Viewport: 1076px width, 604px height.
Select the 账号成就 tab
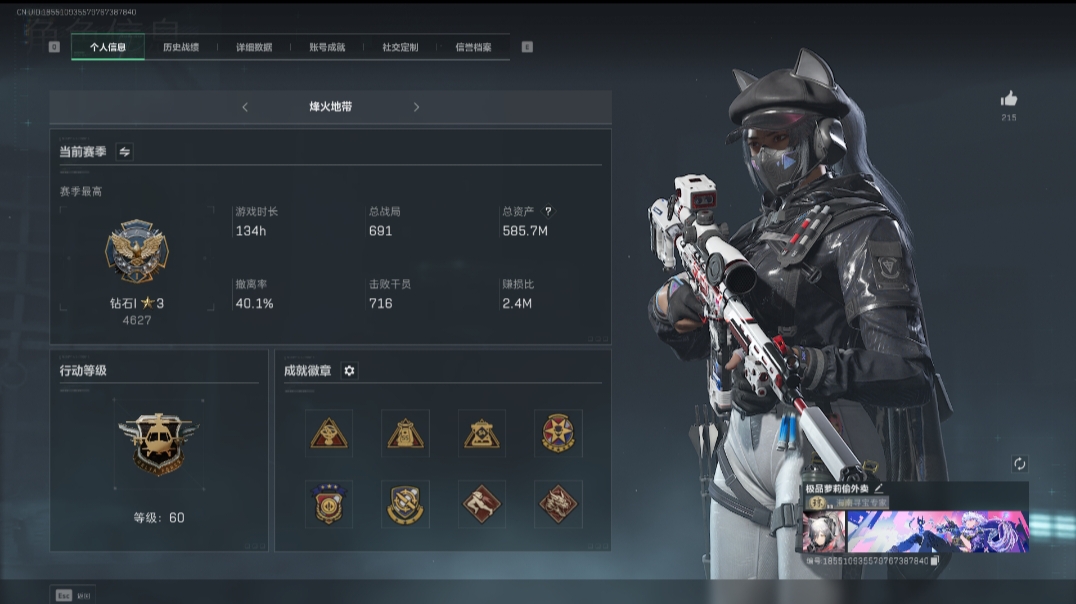(x=327, y=47)
